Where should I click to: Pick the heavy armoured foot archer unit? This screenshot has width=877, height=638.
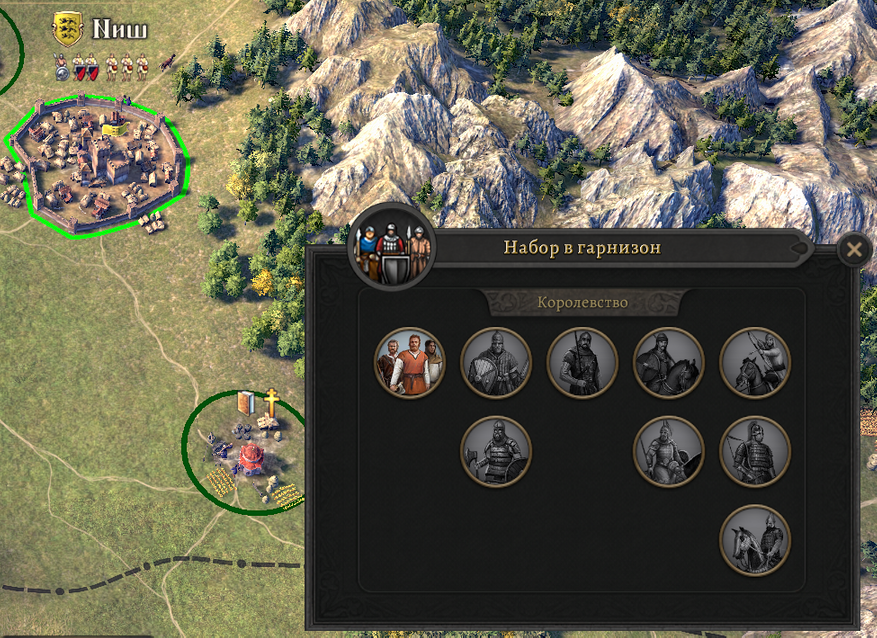755,451
